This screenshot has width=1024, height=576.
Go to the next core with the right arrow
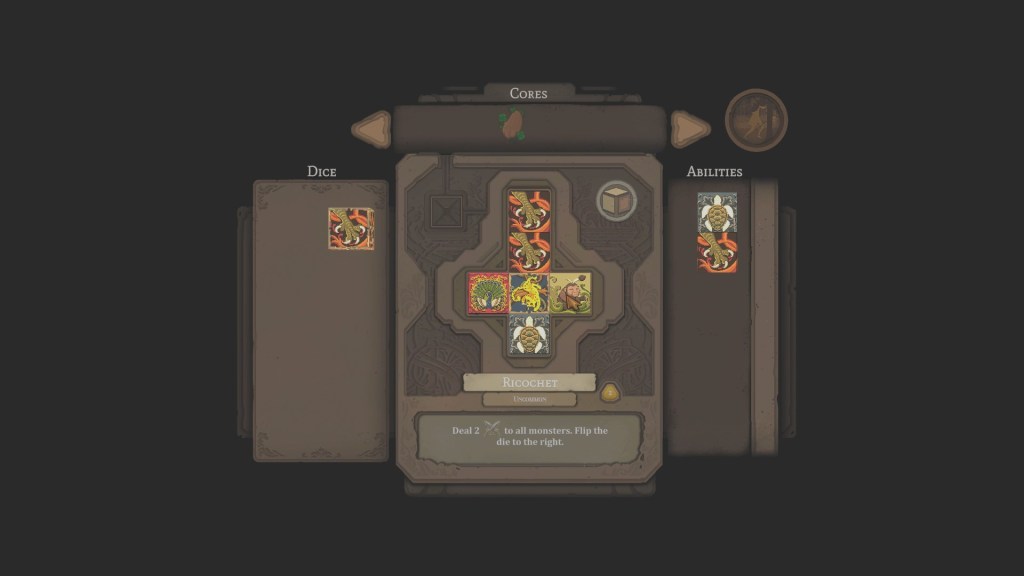coord(689,129)
